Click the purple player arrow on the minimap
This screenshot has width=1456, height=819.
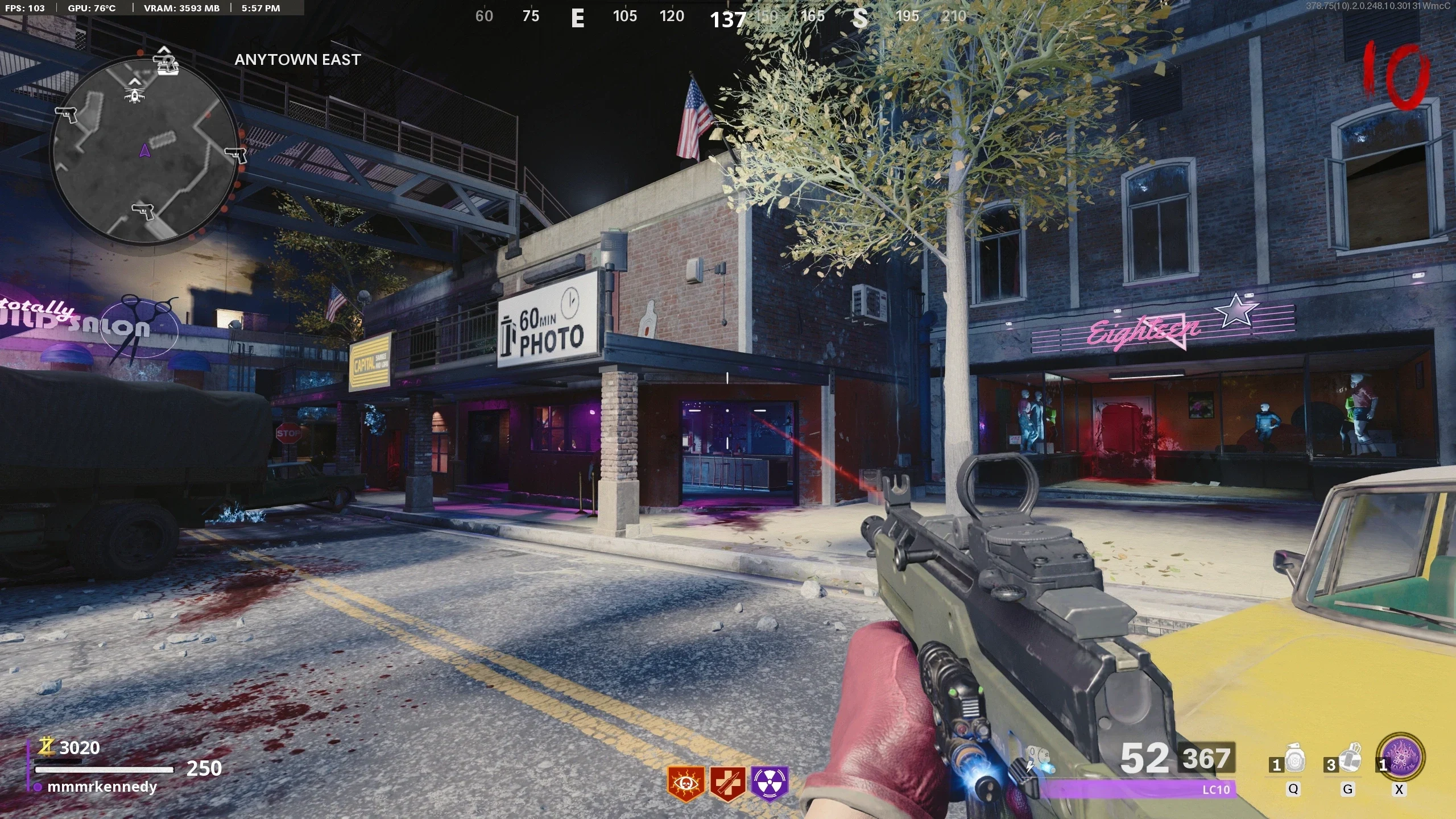pyautogui.click(x=144, y=150)
